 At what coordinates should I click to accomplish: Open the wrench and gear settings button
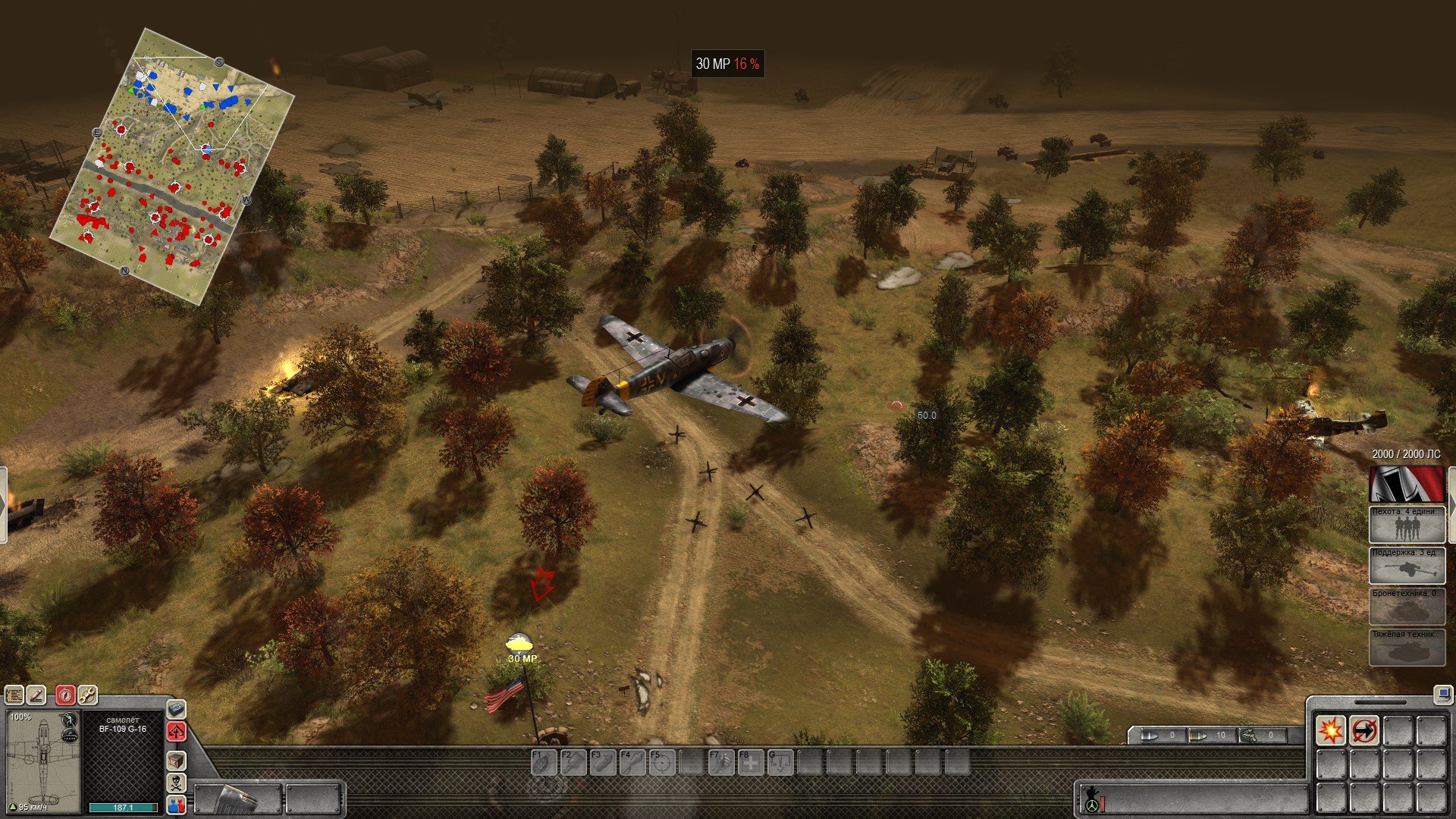[x=87, y=695]
